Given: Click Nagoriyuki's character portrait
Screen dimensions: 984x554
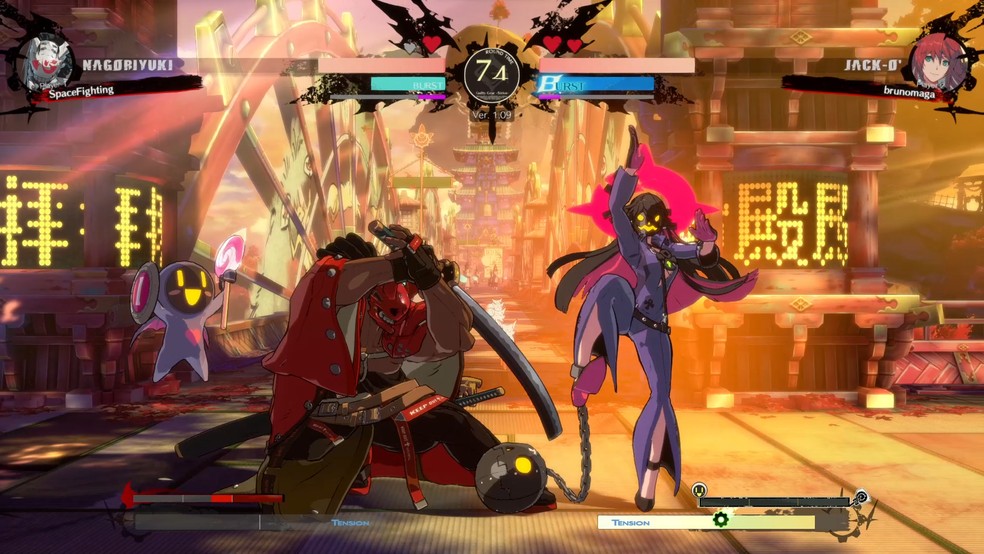Looking at the screenshot, I should [x=46, y=64].
